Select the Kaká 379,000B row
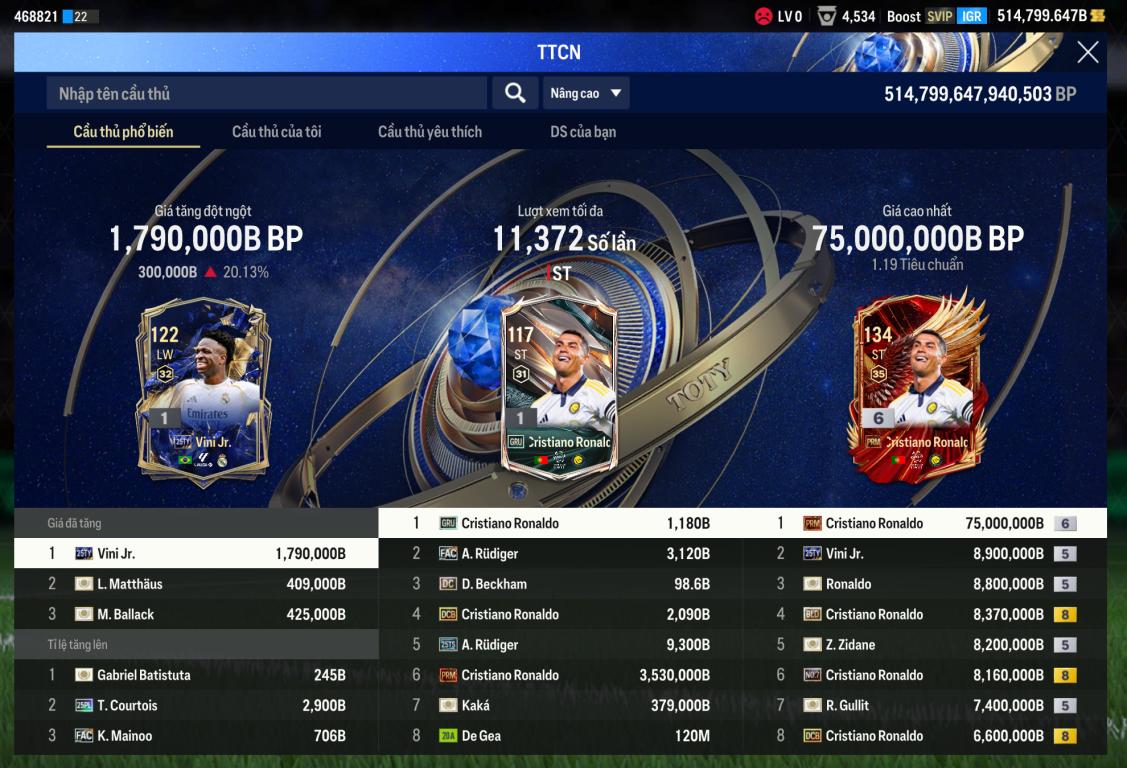1127x768 pixels. coord(560,705)
